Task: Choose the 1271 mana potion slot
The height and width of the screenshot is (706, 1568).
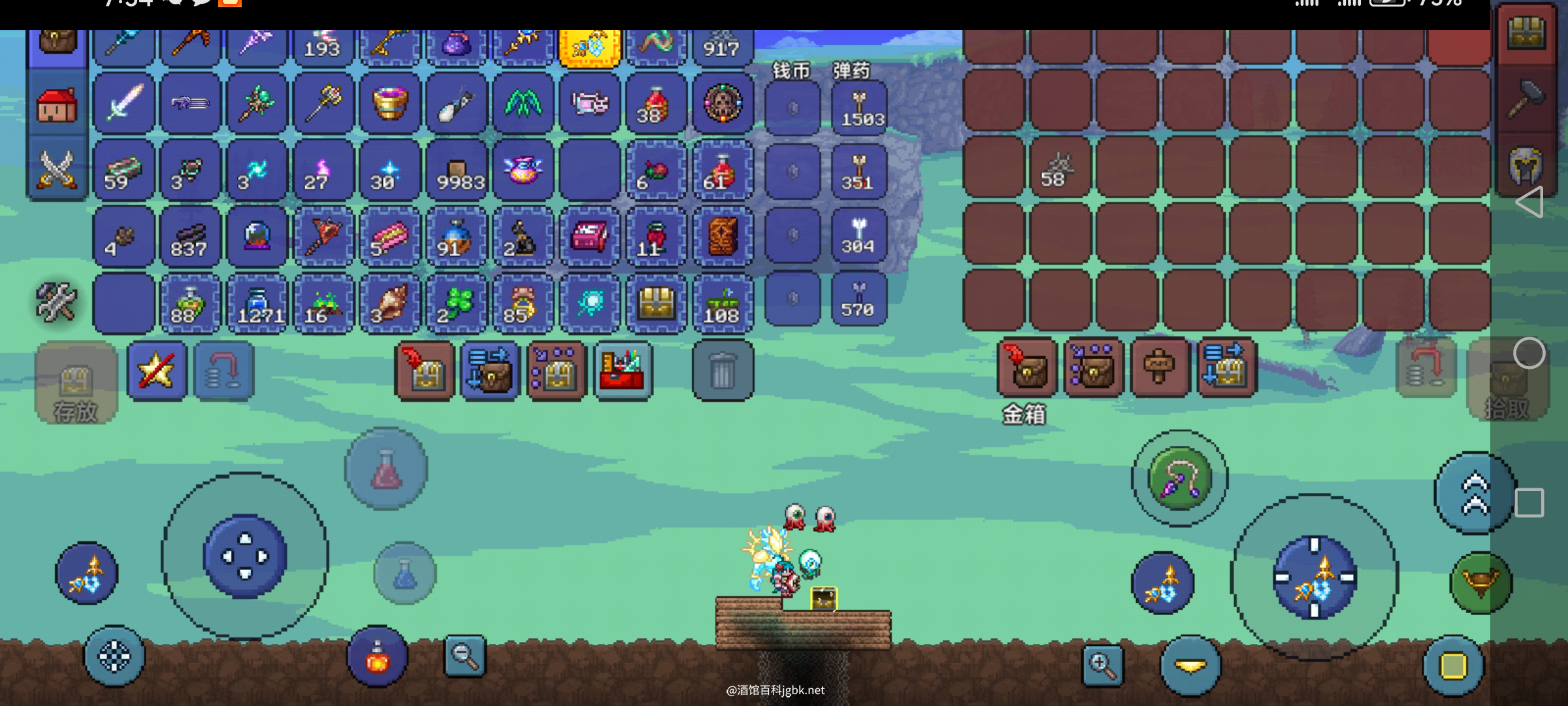Action: pyautogui.click(x=257, y=304)
